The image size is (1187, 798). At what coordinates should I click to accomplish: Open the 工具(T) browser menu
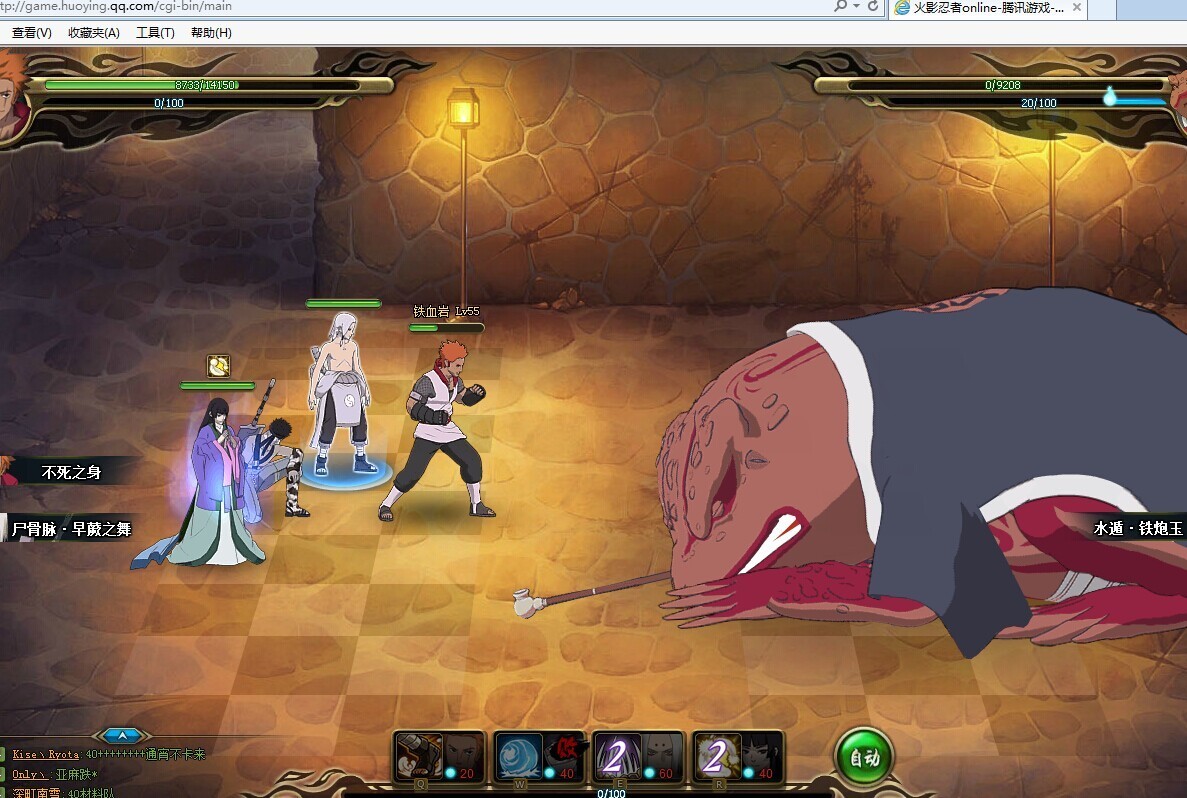click(155, 33)
